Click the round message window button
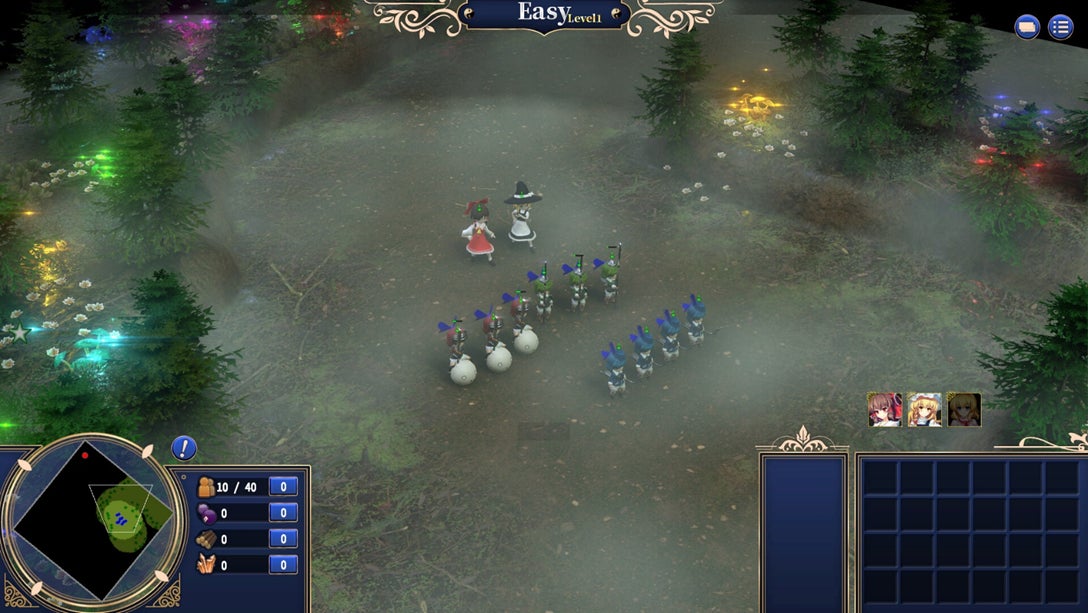 coord(1027,27)
